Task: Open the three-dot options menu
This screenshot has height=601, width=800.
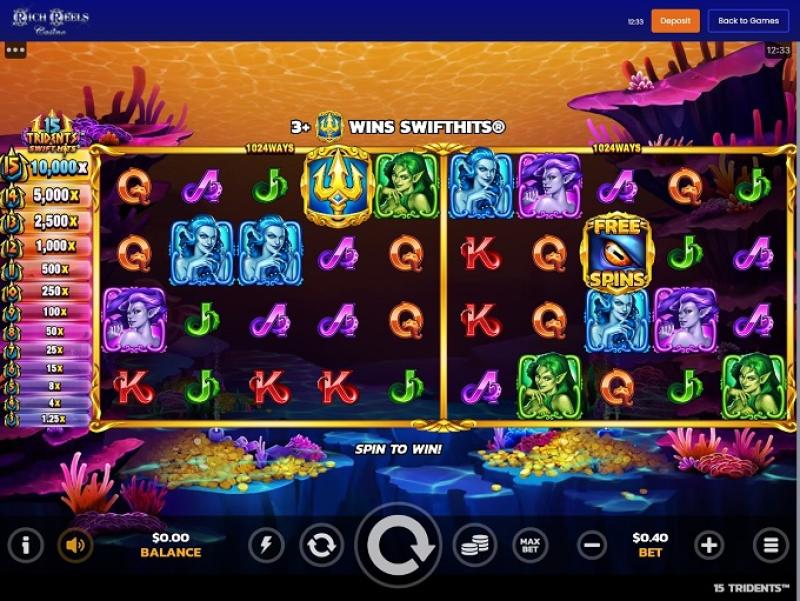Action: tap(15, 48)
